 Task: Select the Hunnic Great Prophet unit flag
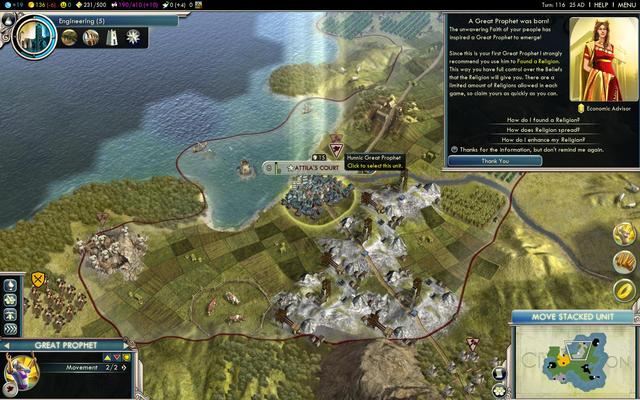[x=336, y=147]
